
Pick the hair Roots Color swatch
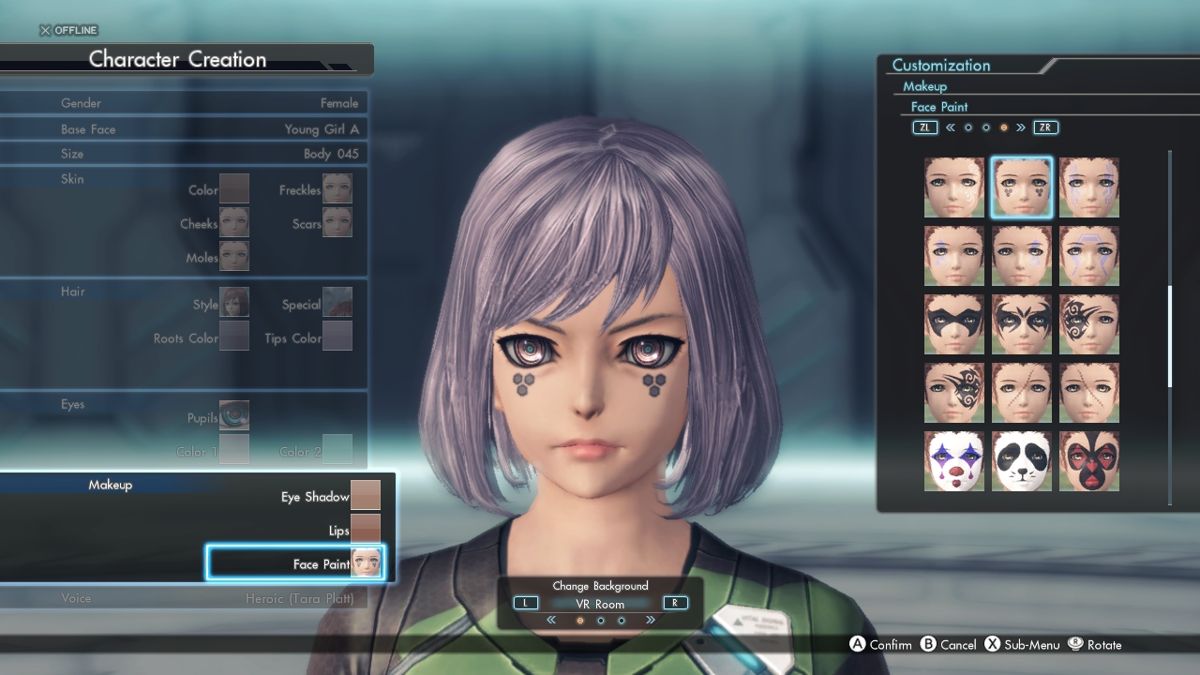234,336
